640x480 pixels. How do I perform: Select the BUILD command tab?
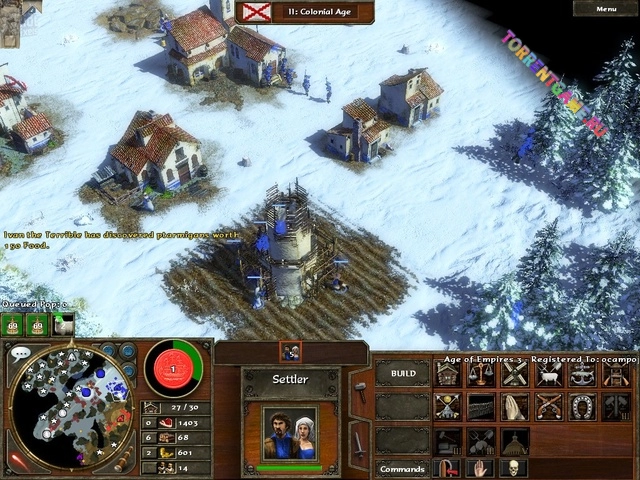[403, 373]
